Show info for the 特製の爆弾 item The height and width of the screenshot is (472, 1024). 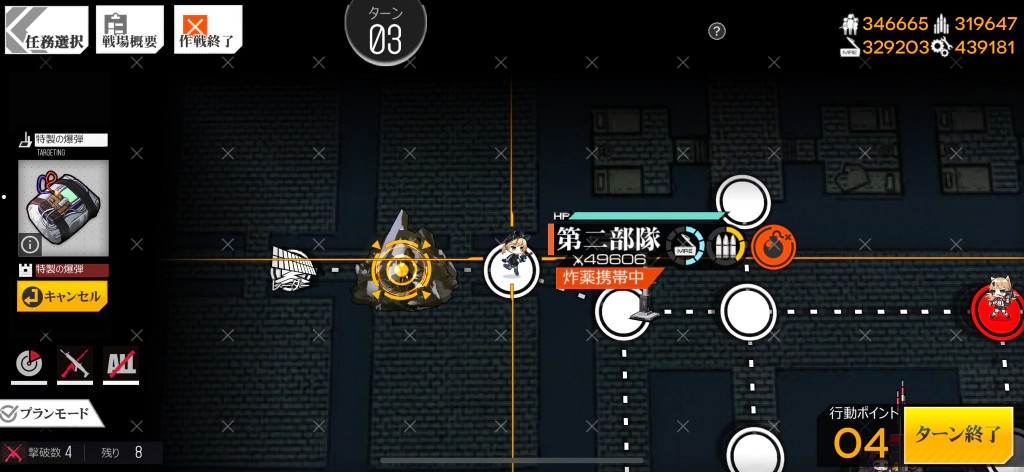[30, 243]
